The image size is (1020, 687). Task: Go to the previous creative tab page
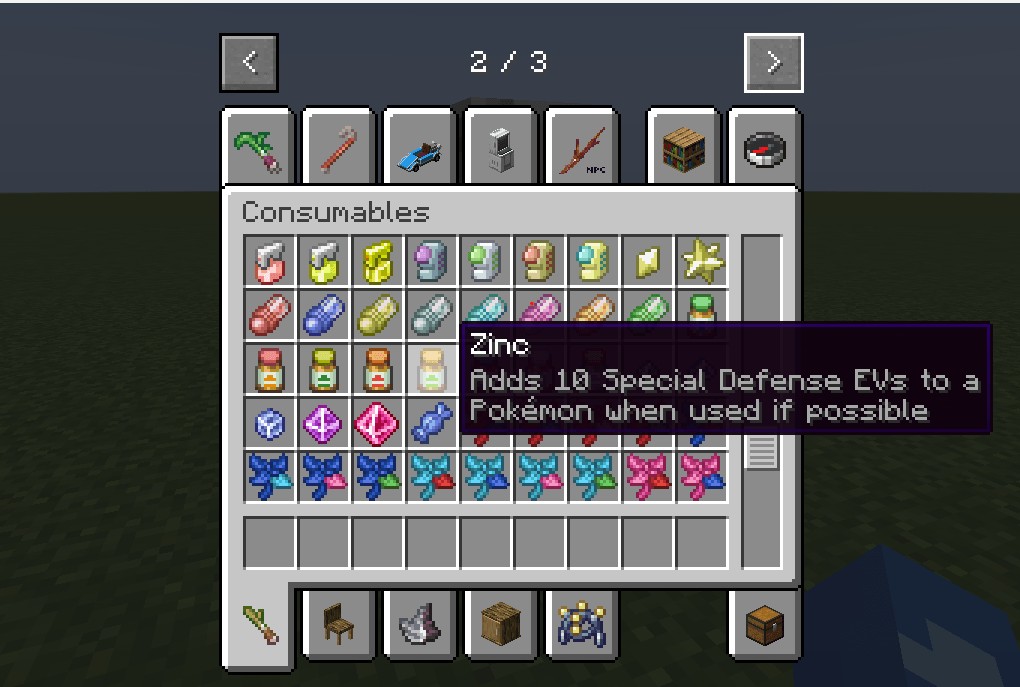tap(249, 63)
